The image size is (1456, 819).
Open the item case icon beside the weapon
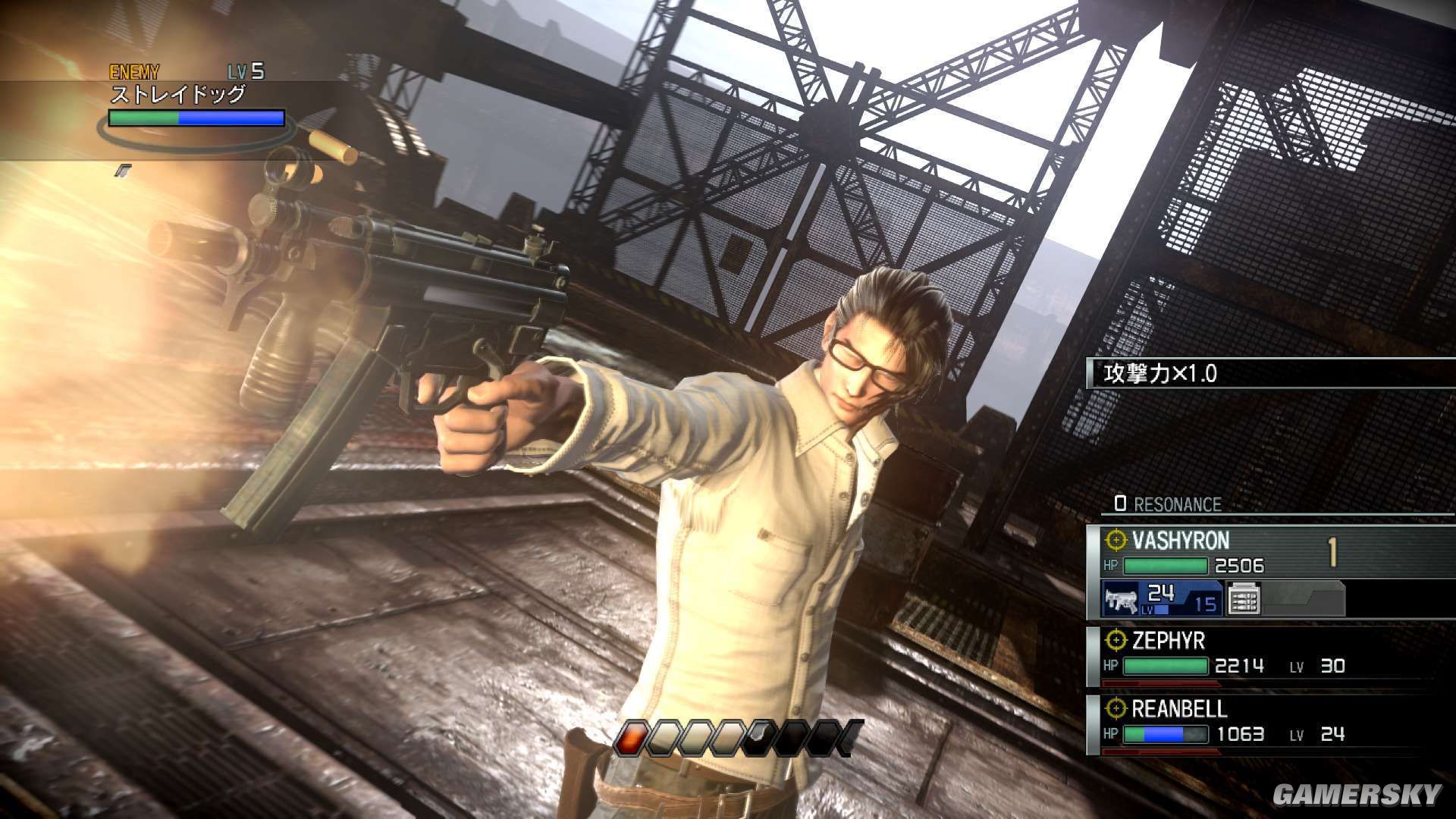click(x=1242, y=599)
